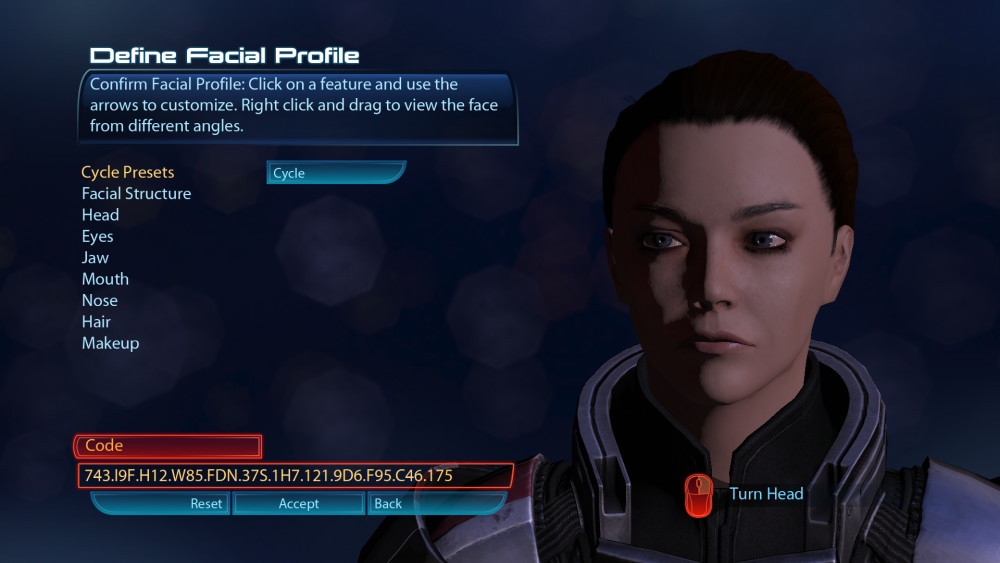
Task: Reset the facial profile
Action: click(162, 503)
